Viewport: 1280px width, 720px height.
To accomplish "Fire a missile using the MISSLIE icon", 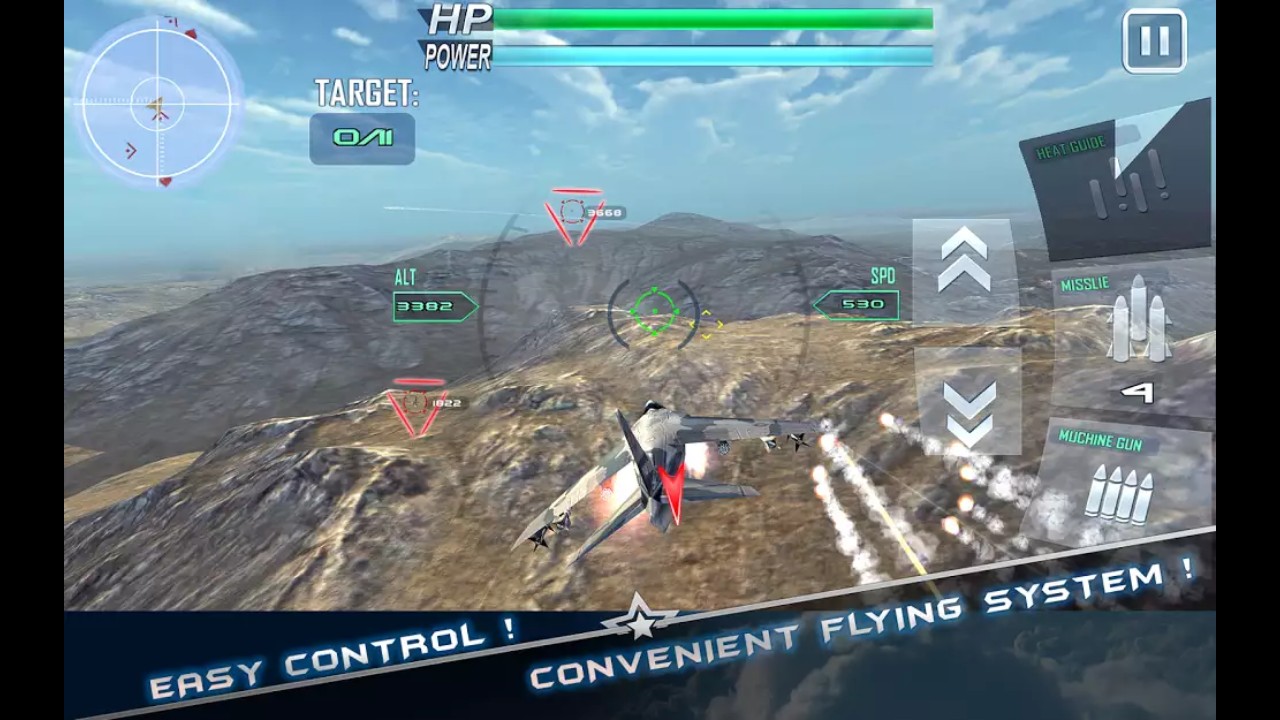I will (x=1140, y=320).
